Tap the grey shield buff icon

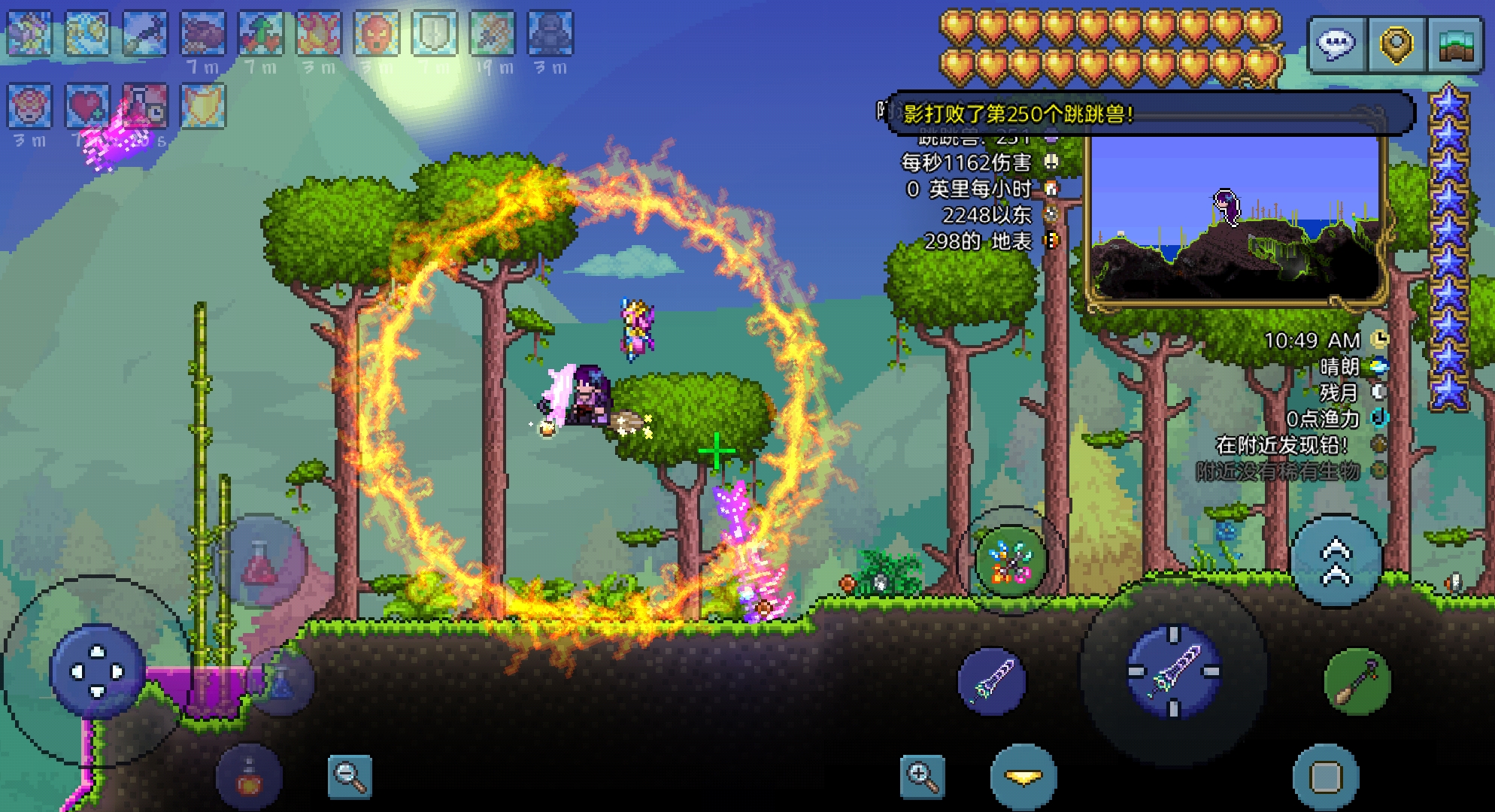coord(435,34)
